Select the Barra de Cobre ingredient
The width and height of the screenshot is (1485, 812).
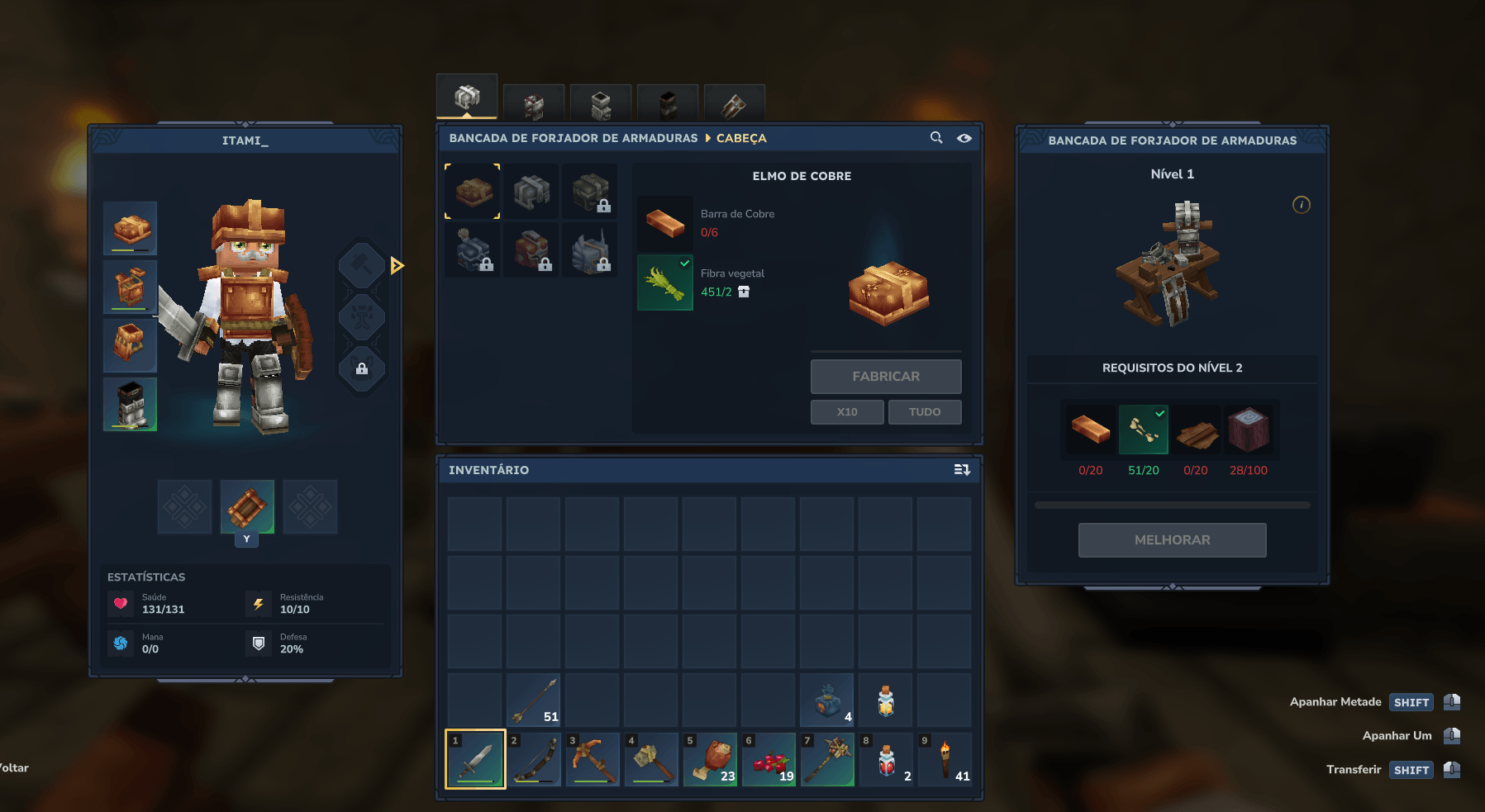point(665,223)
